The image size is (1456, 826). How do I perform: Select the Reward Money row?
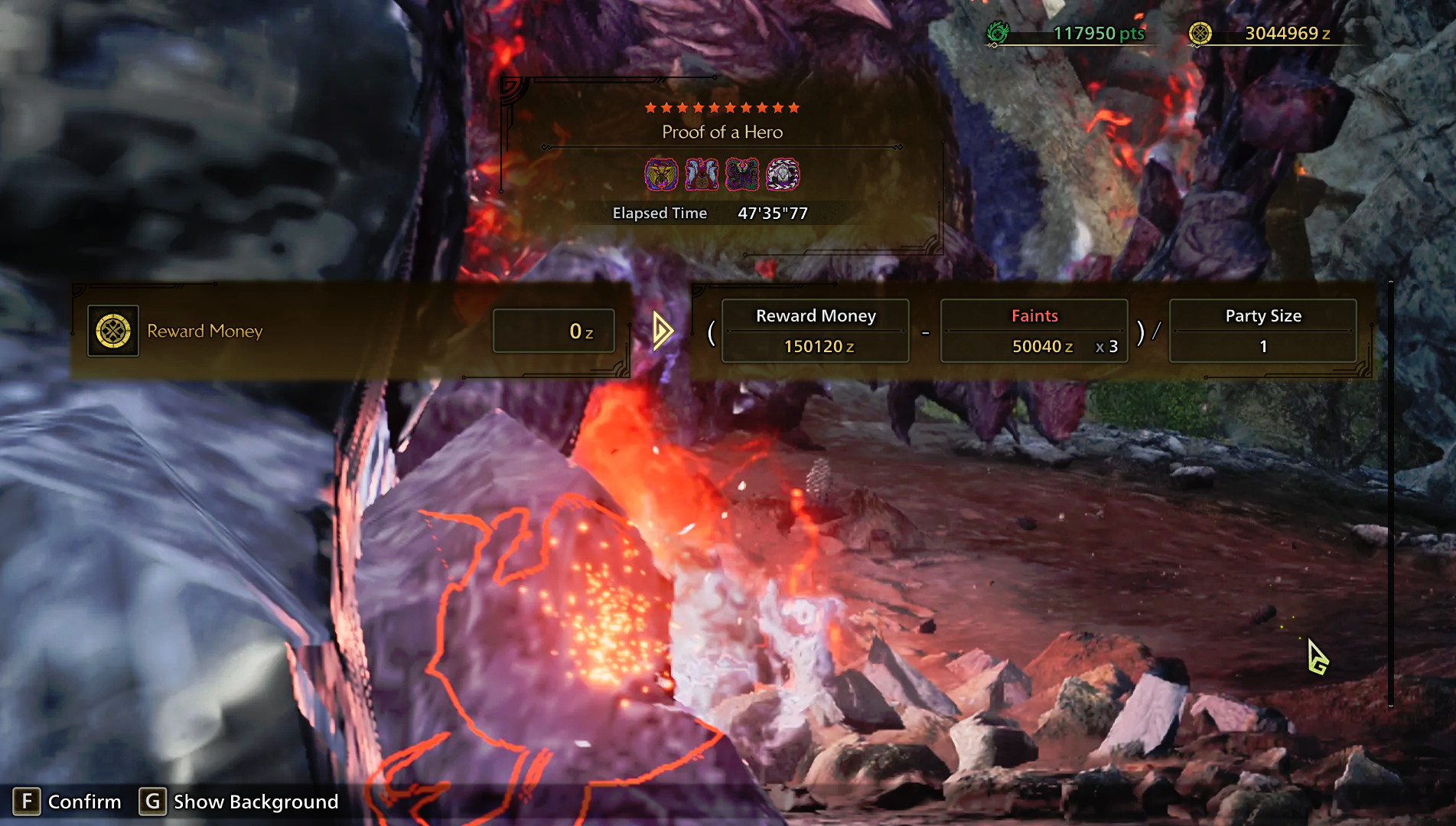point(351,331)
